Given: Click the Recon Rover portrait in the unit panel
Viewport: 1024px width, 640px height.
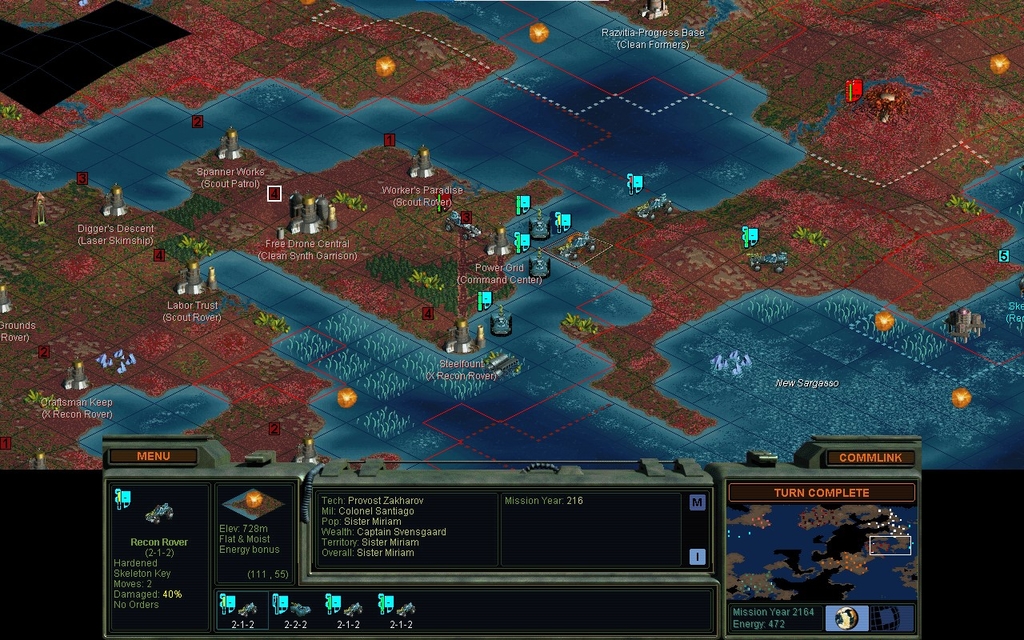Looking at the screenshot, I should click(x=160, y=513).
